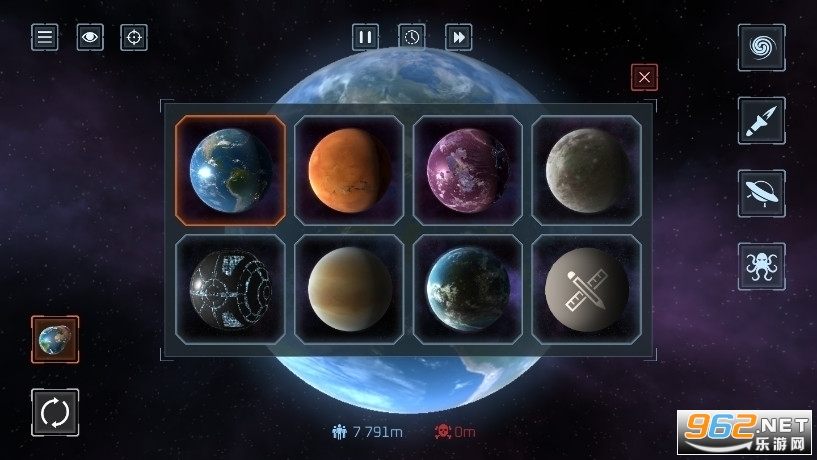This screenshot has width=817, height=460.
Task: Fast forward the simulation
Action: pos(459,37)
